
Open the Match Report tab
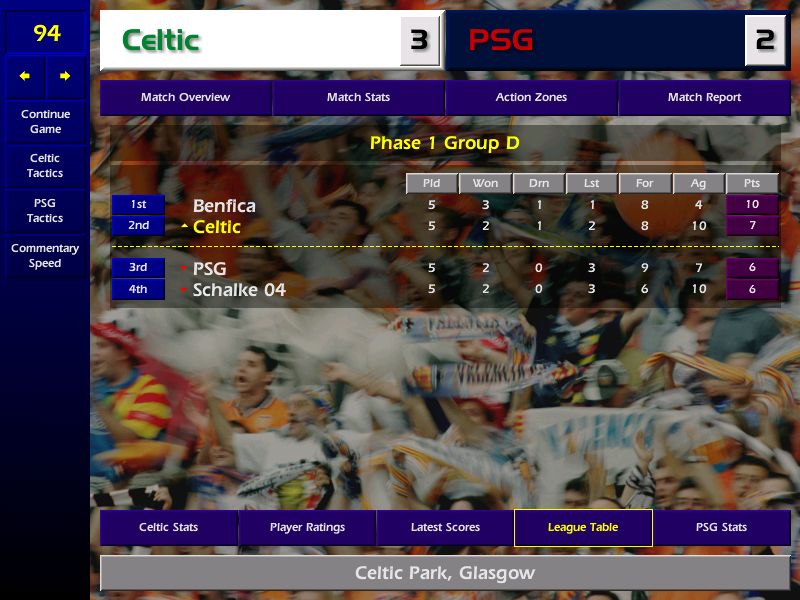coord(704,98)
